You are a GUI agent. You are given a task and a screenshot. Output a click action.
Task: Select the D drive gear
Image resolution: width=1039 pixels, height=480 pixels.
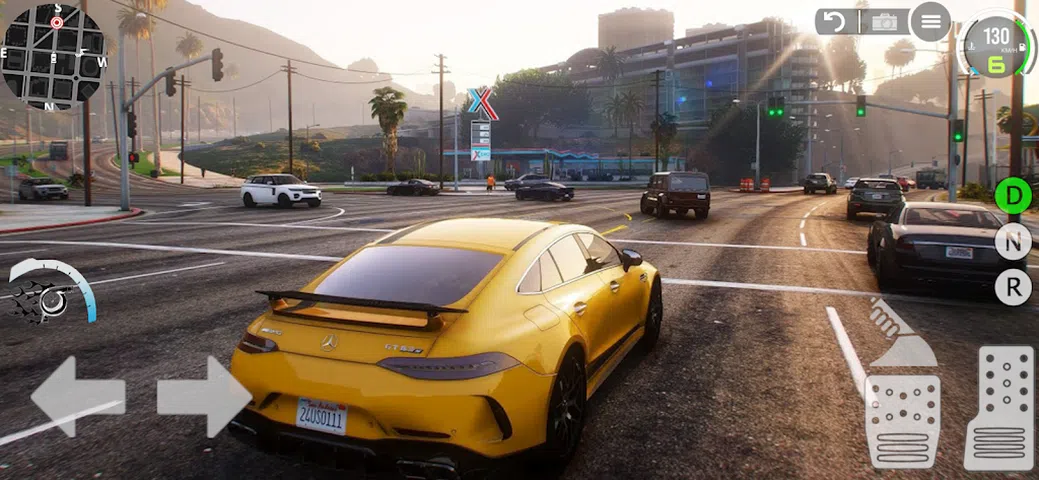[x=1013, y=195]
